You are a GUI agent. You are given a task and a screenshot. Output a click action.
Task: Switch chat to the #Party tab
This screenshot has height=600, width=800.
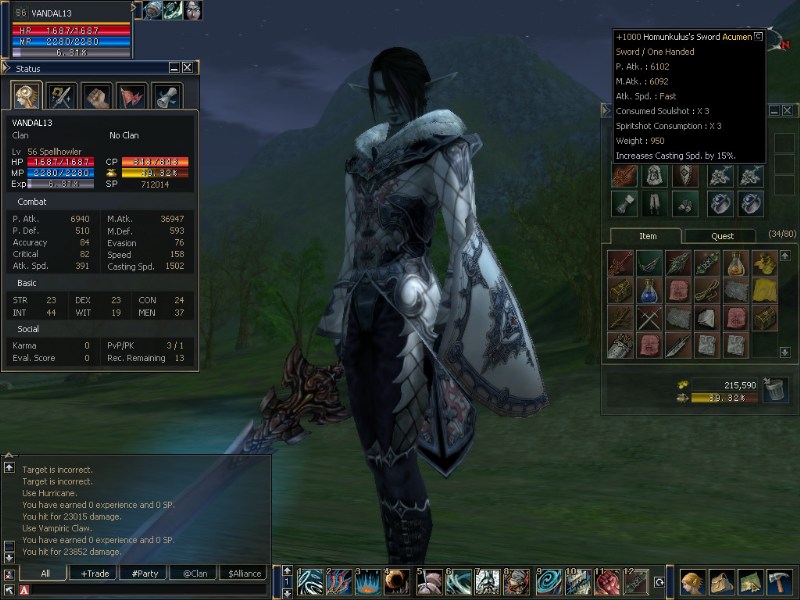coord(146,573)
